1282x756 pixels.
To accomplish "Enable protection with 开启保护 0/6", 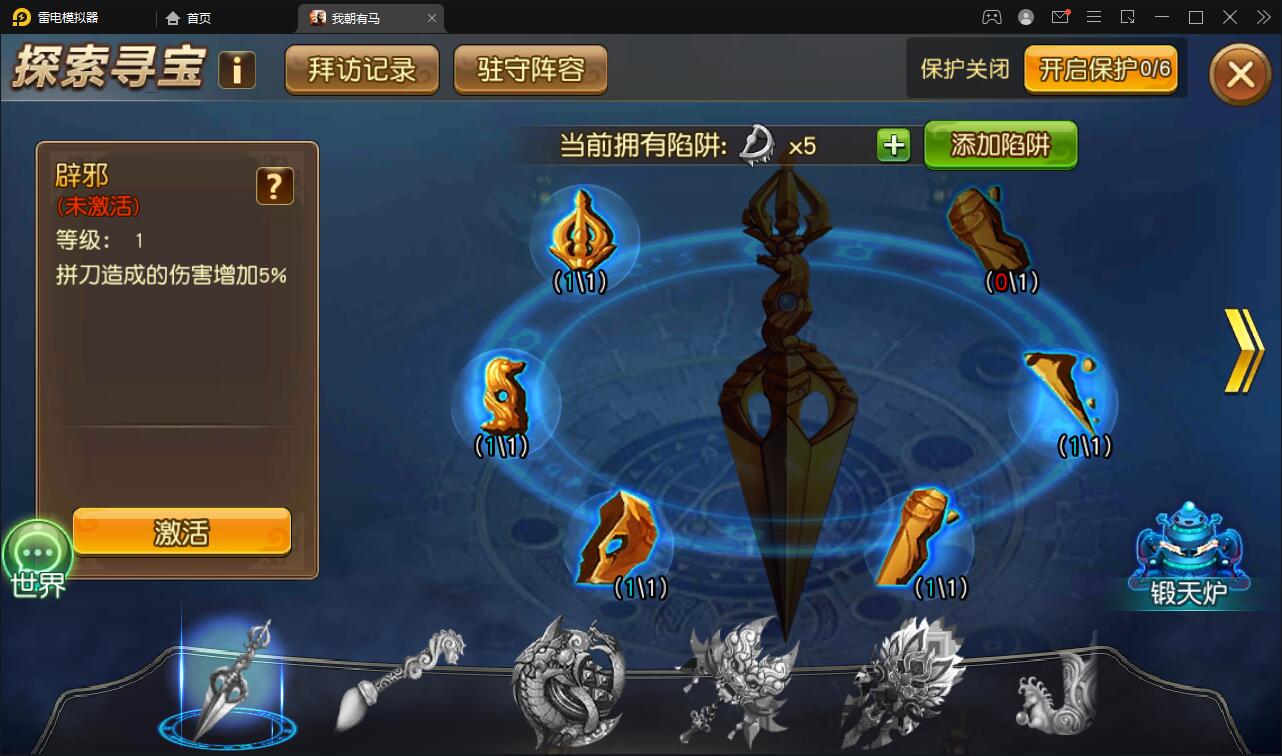I will tap(1101, 69).
